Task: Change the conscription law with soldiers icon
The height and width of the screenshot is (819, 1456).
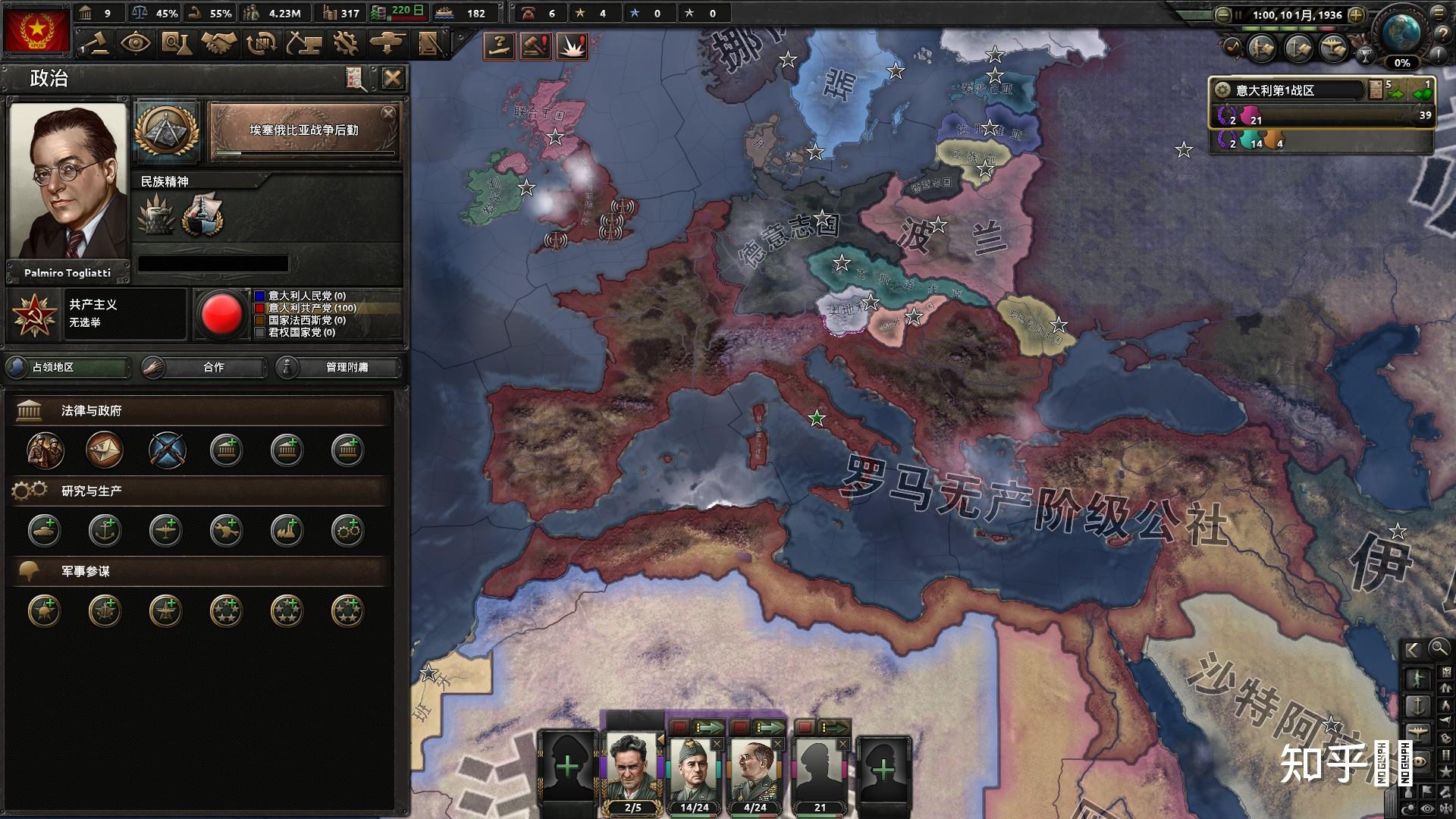Action: pyautogui.click(x=45, y=450)
